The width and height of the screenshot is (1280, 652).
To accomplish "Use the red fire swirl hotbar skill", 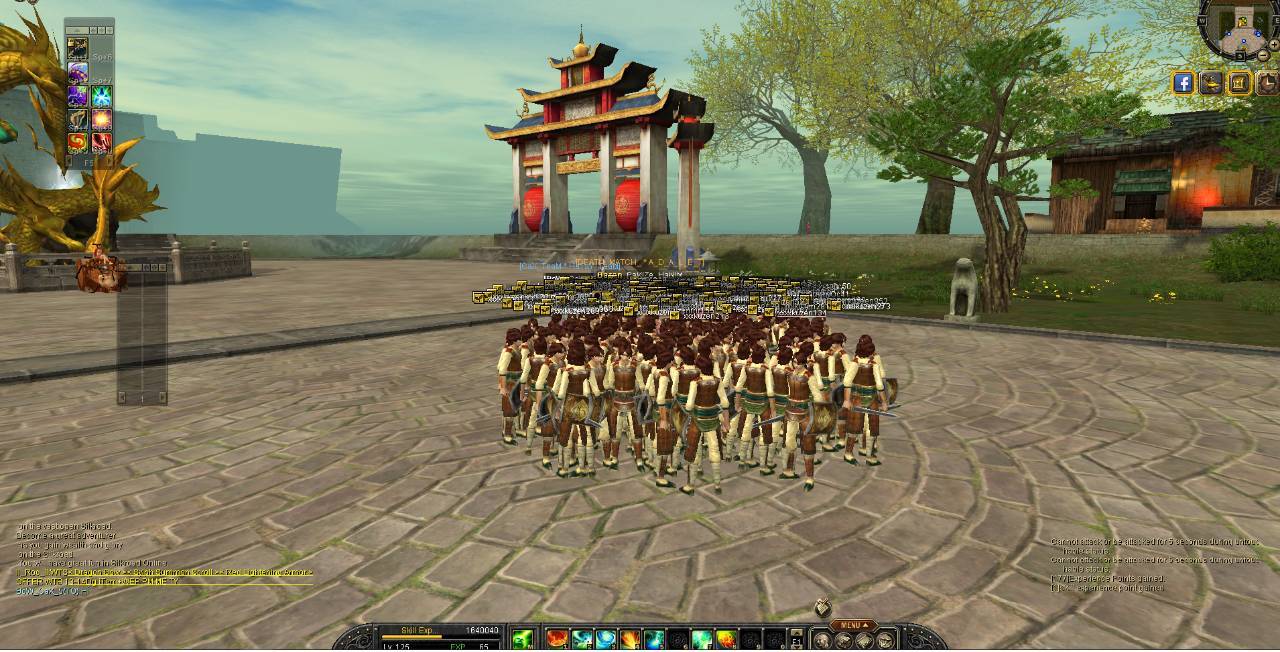I will click(x=557, y=640).
